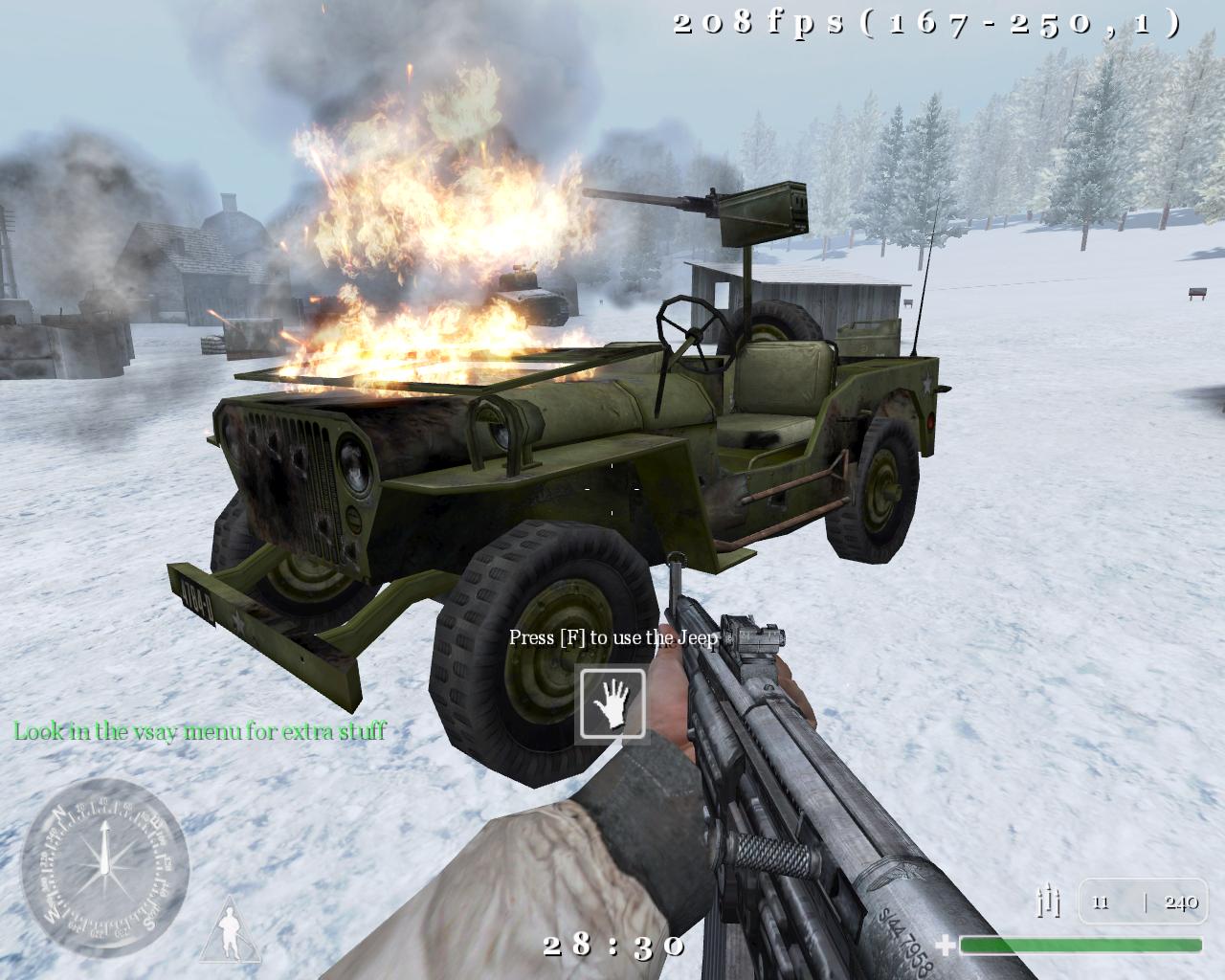Click the hand use-prompt icon
Screen dimensions: 1225x980
click(612, 705)
